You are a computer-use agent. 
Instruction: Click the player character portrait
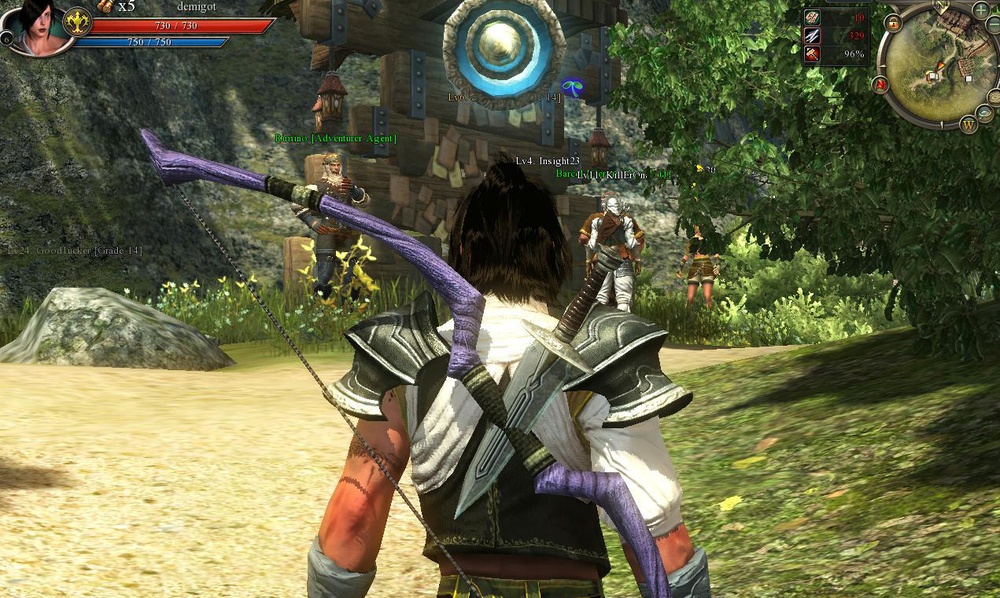click(38, 26)
